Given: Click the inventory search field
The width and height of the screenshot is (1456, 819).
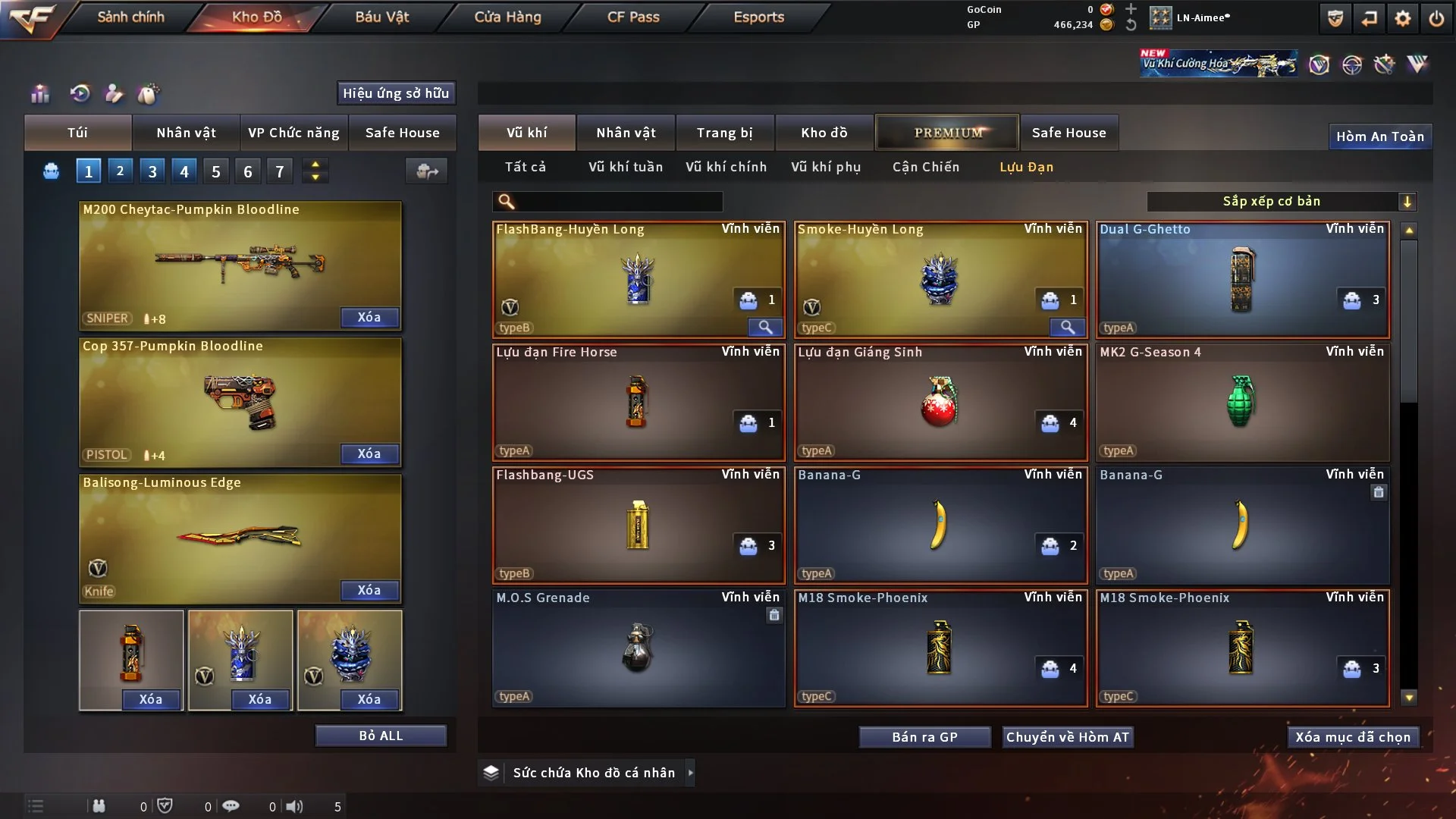Looking at the screenshot, I should pyautogui.click(x=618, y=201).
